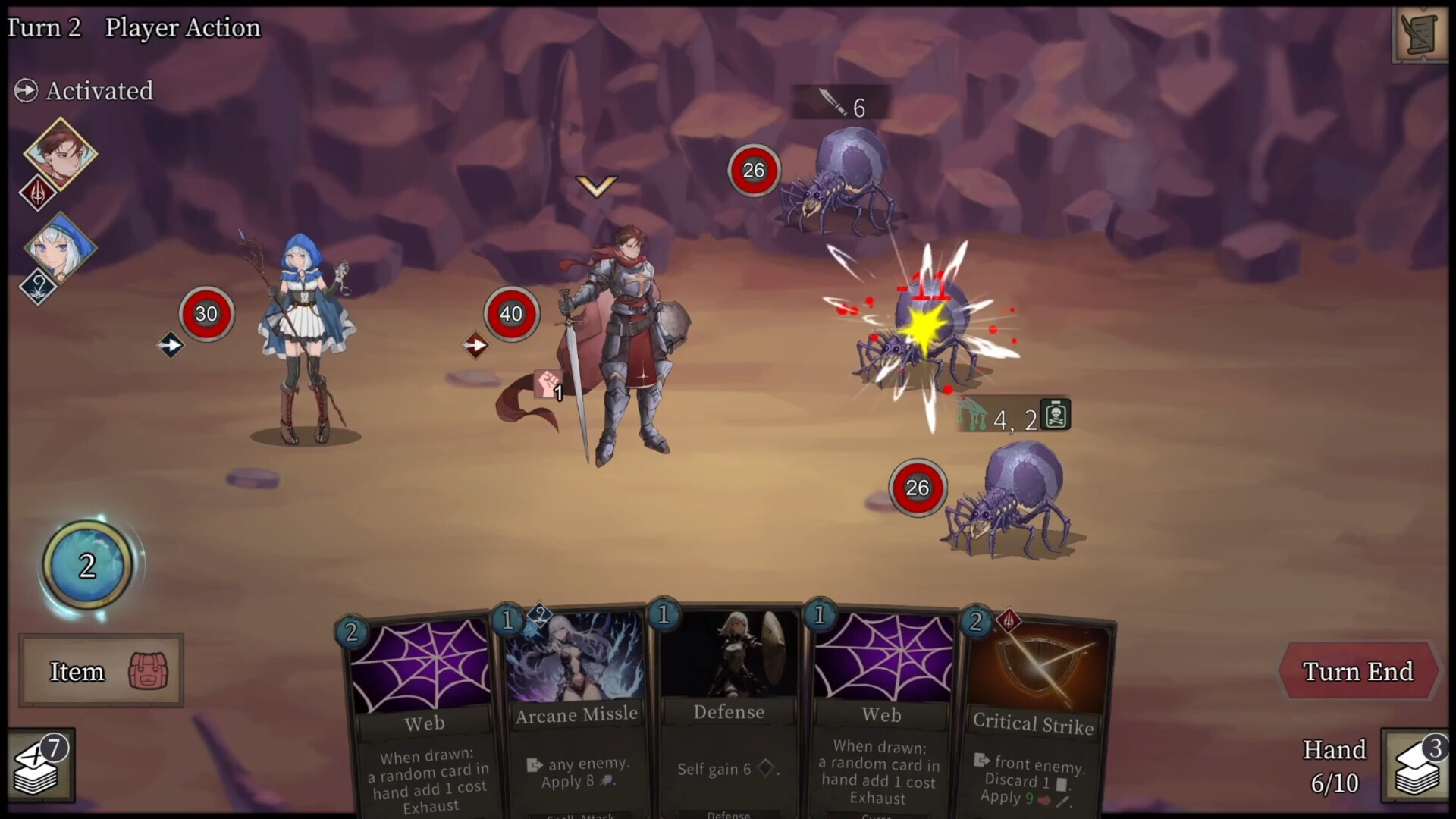Expand the 26 HP counter of the top spider
1456x819 pixels.
(x=754, y=170)
